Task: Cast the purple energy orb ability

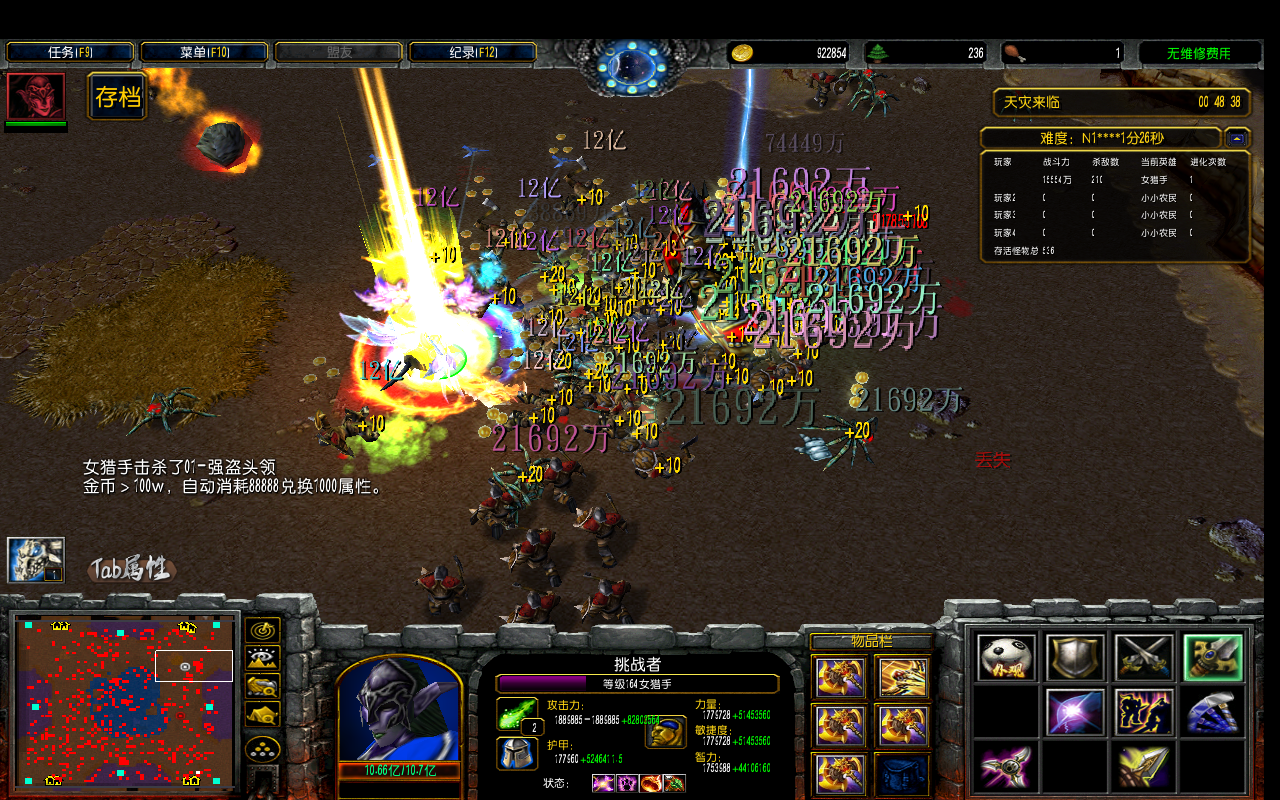Action: [x=1075, y=712]
